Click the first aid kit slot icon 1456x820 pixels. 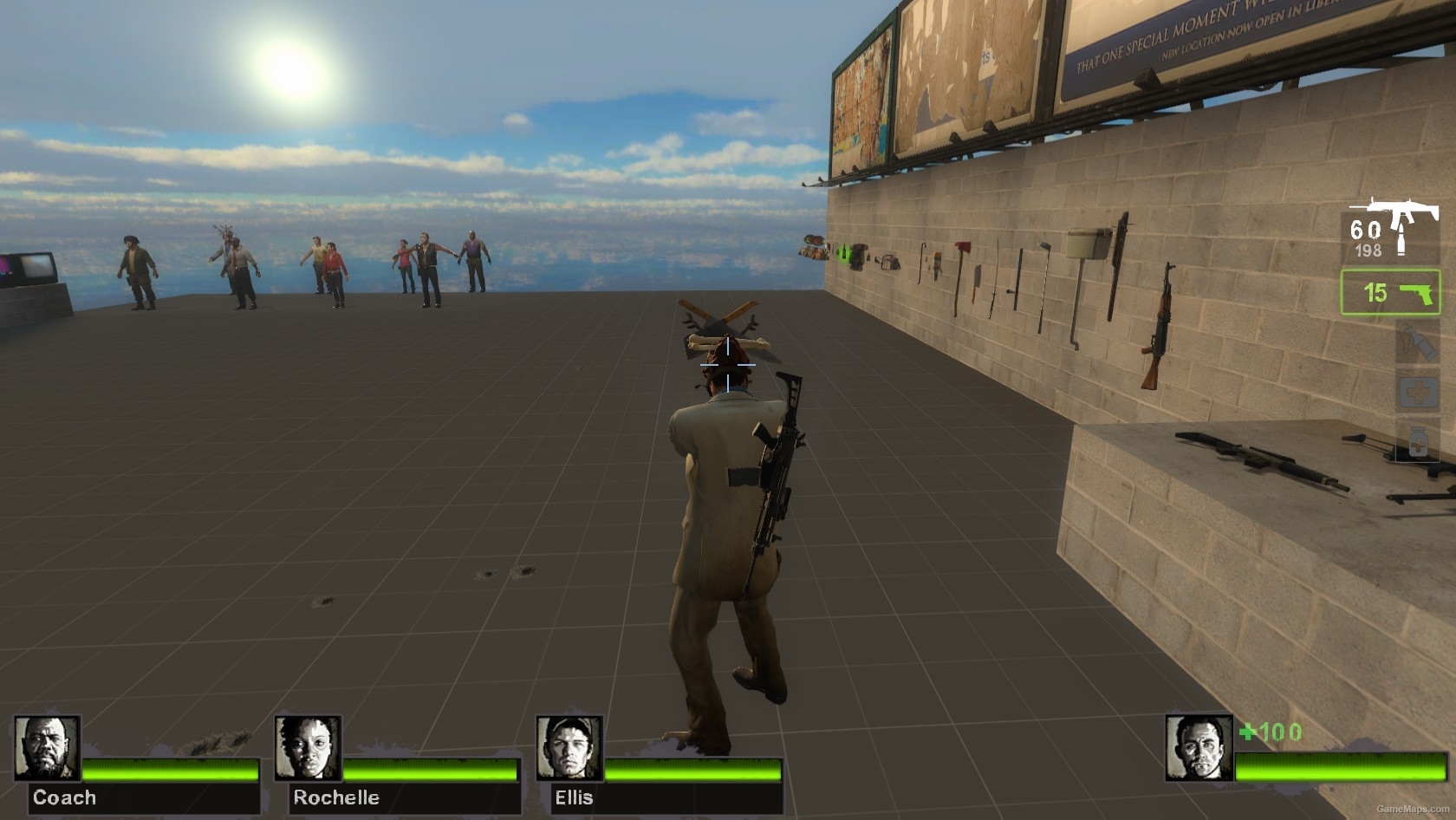point(1419,390)
